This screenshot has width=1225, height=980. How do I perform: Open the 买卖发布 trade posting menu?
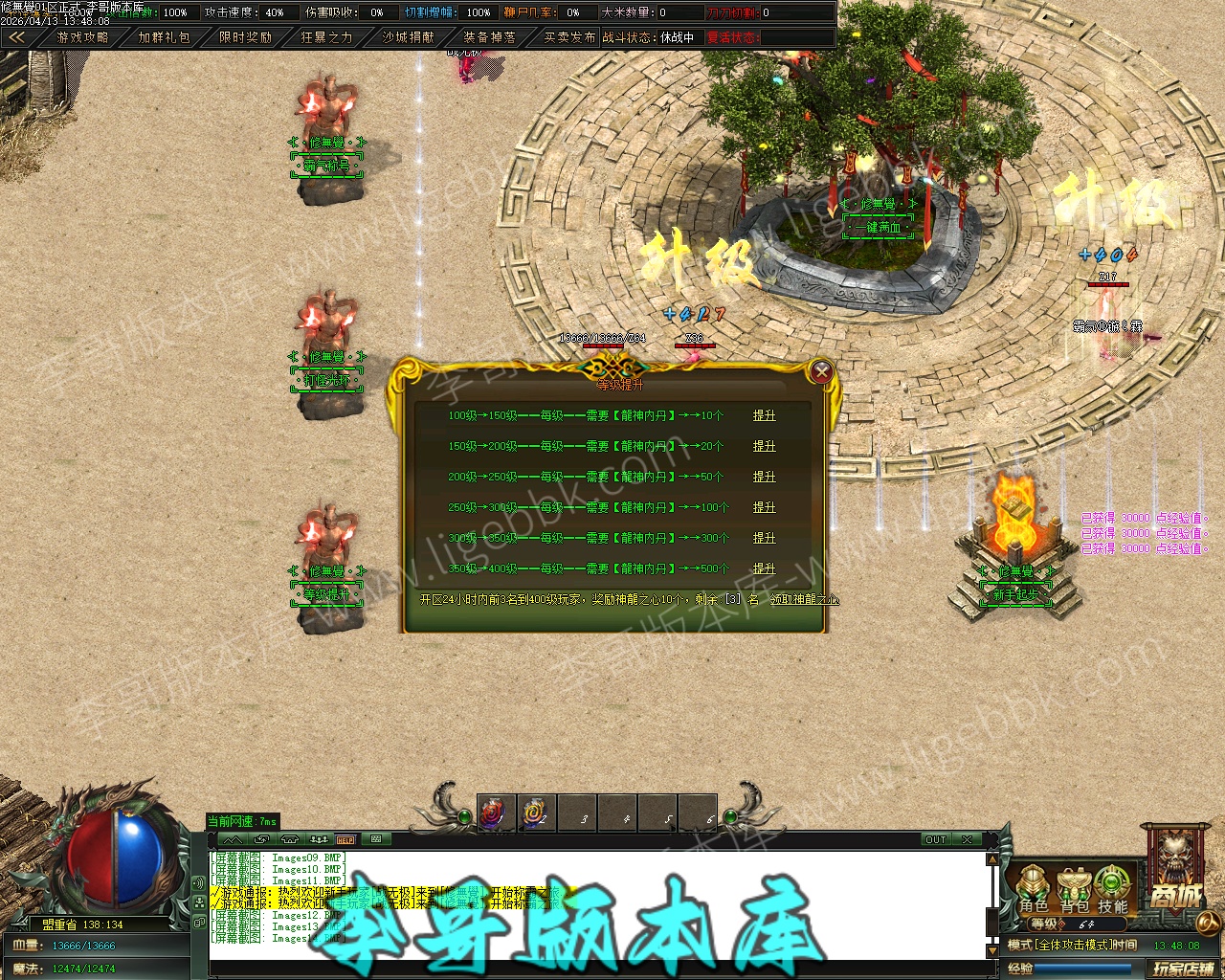coord(570,37)
